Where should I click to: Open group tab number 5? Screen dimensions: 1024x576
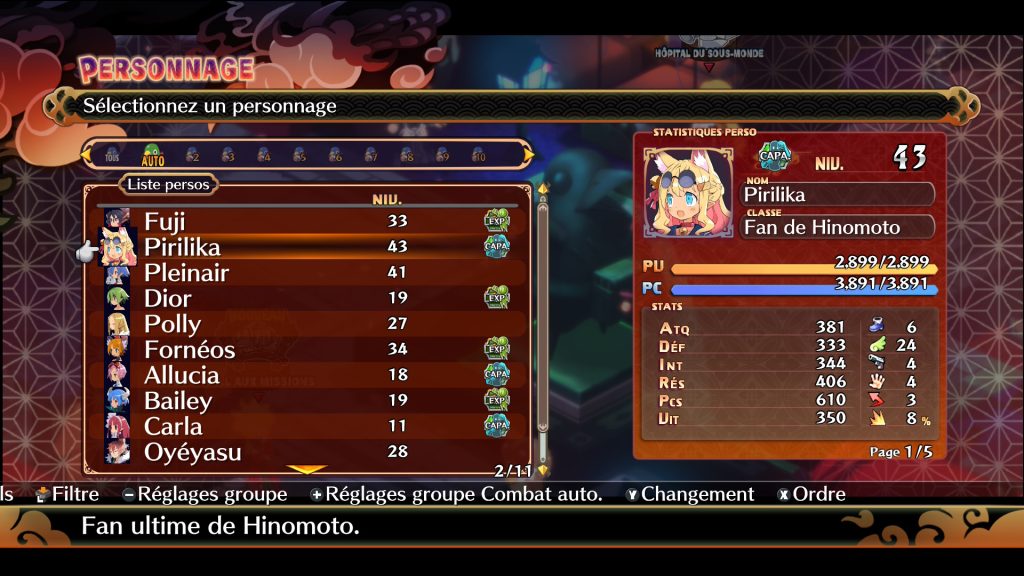point(299,155)
